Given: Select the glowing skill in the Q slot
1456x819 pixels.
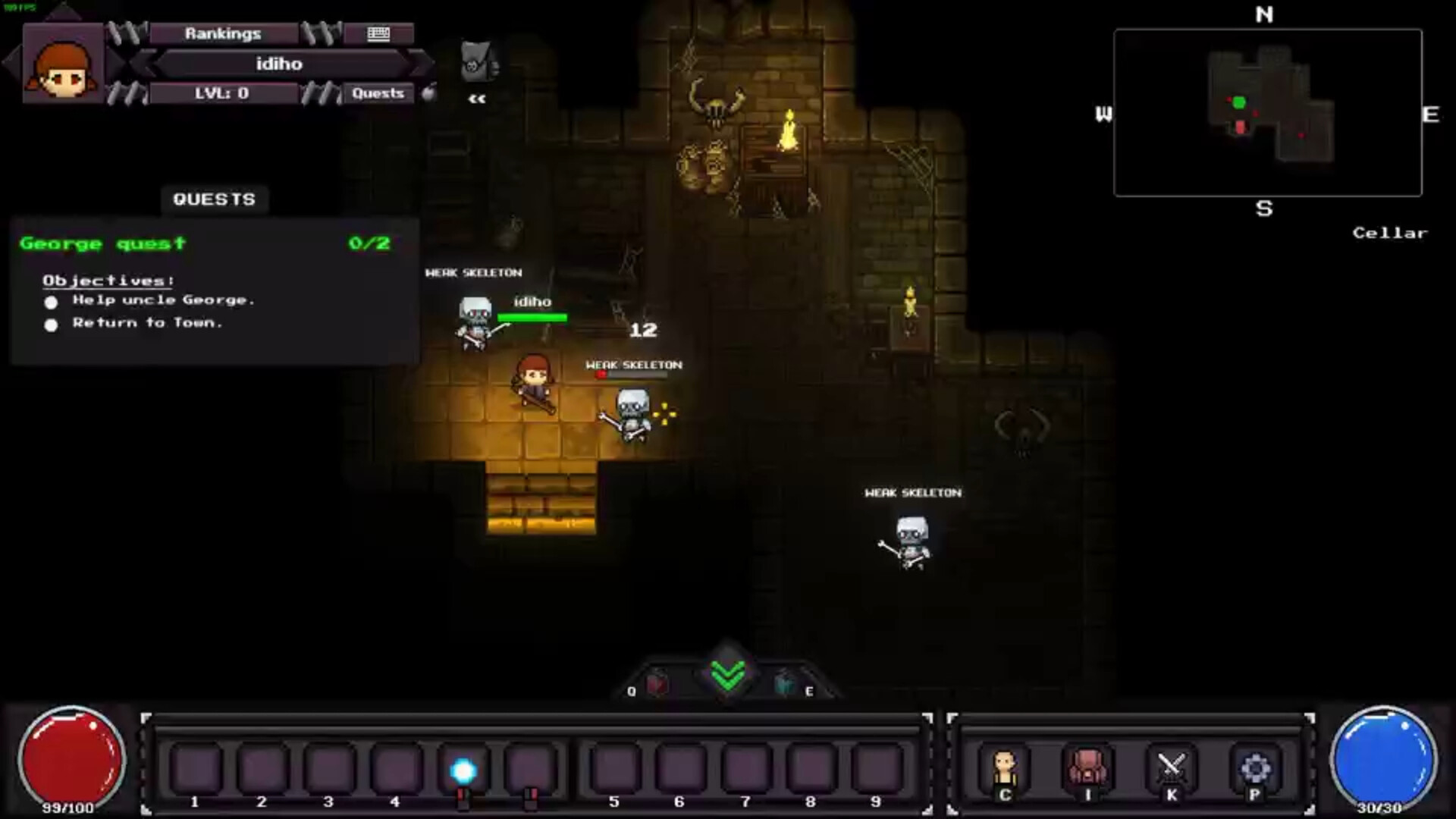Looking at the screenshot, I should [657, 682].
